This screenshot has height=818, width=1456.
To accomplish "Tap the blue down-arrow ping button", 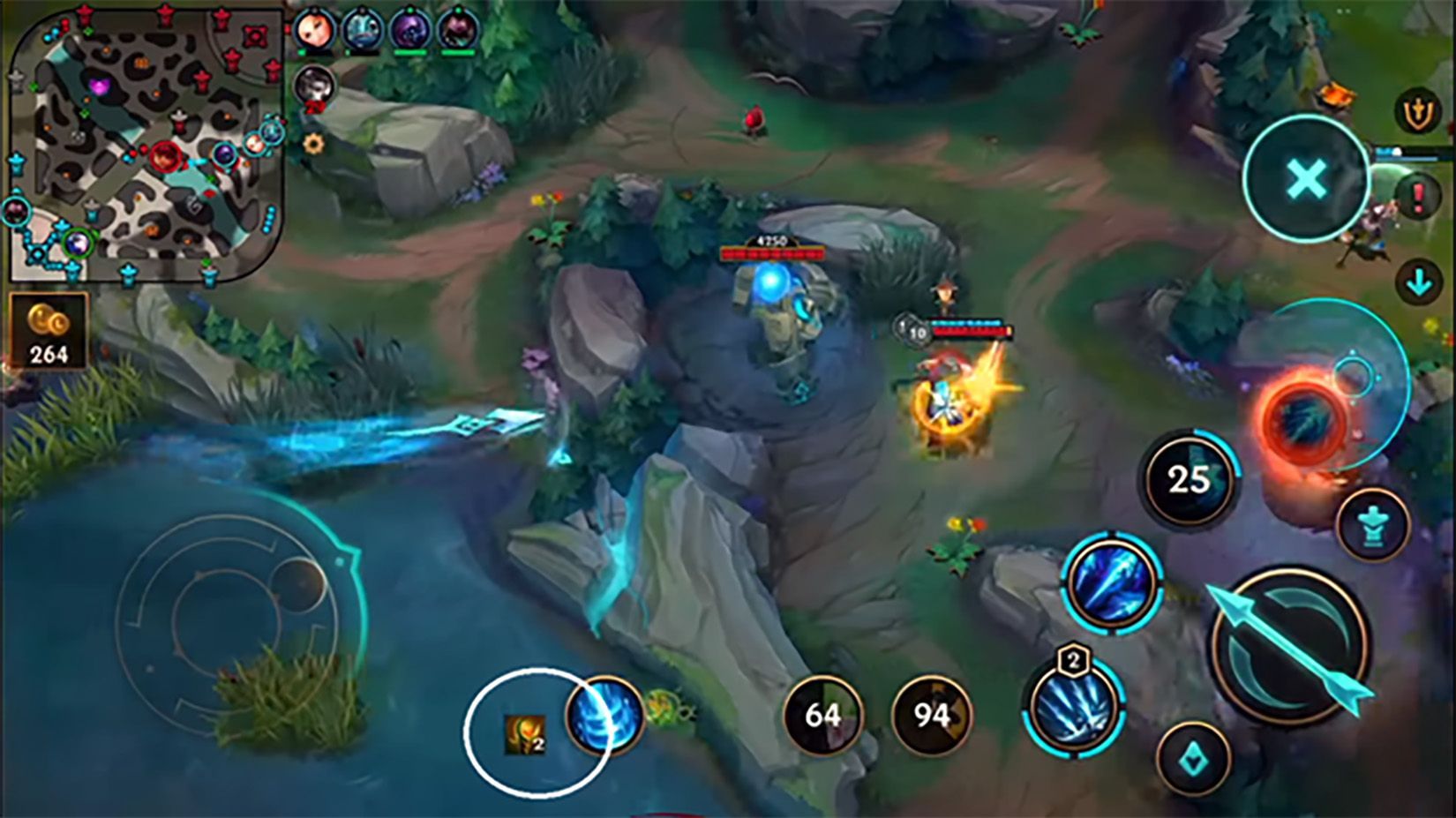I will [x=1418, y=282].
